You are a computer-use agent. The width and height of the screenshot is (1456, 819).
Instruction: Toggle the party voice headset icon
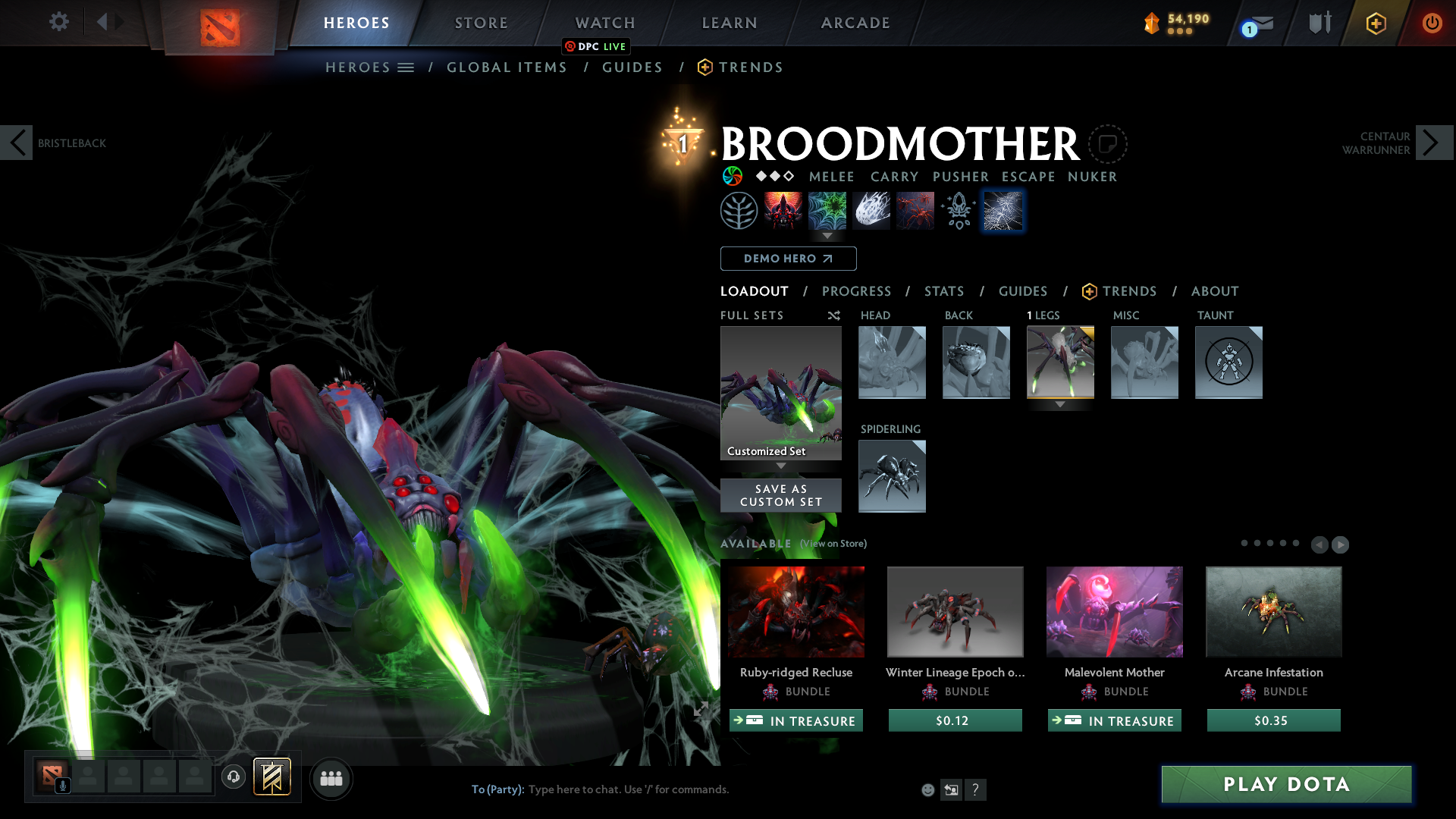click(x=234, y=777)
